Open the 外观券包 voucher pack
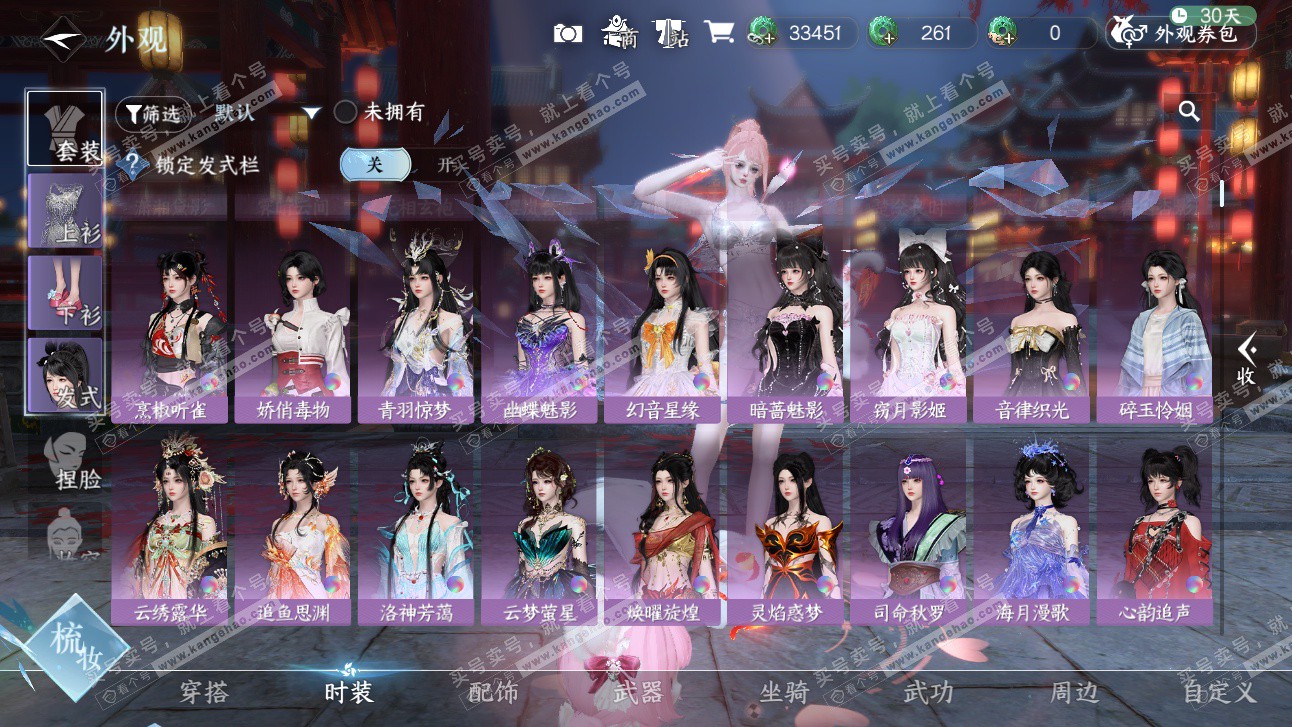 click(1180, 33)
